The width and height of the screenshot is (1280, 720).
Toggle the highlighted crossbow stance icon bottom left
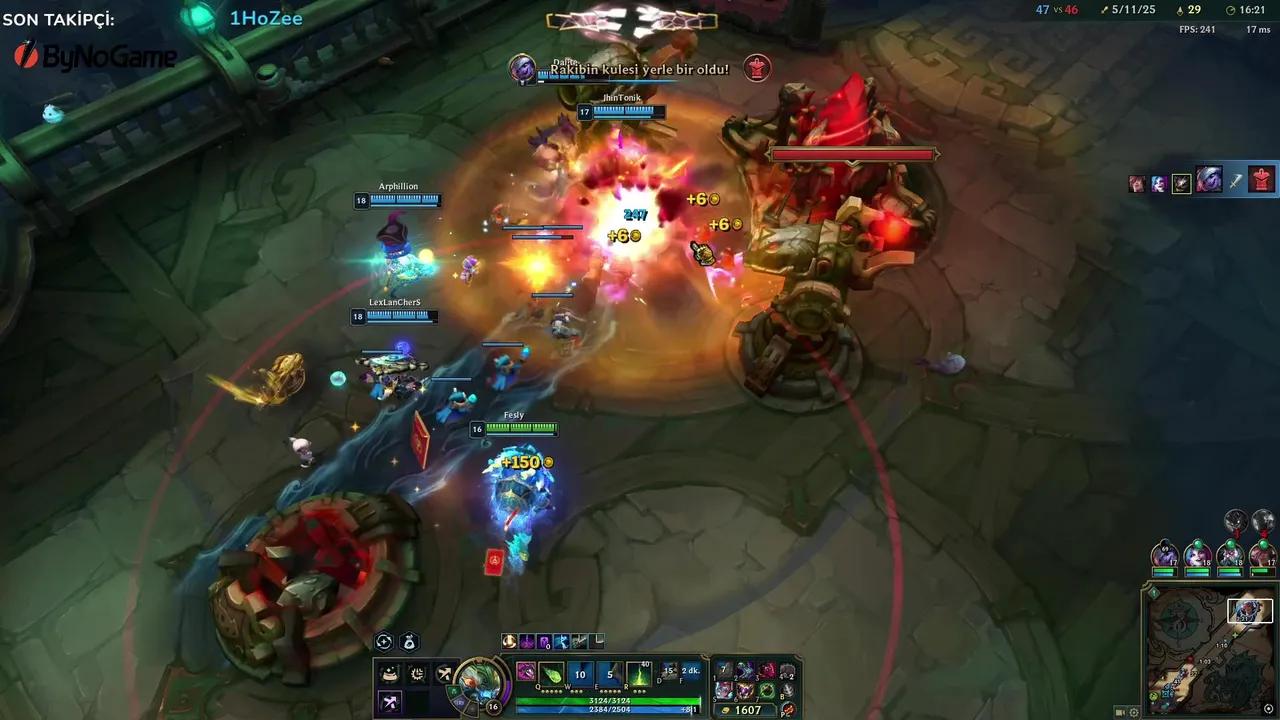390,702
